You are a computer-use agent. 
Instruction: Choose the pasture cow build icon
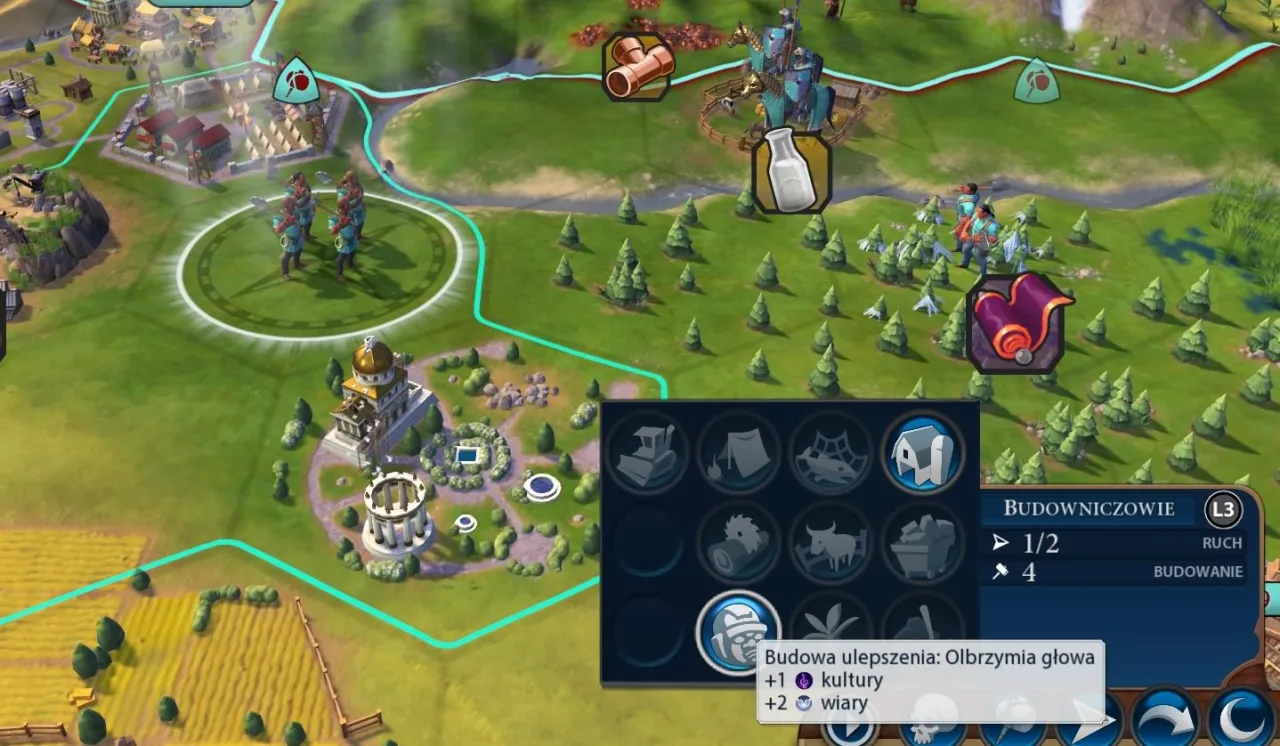pos(831,542)
